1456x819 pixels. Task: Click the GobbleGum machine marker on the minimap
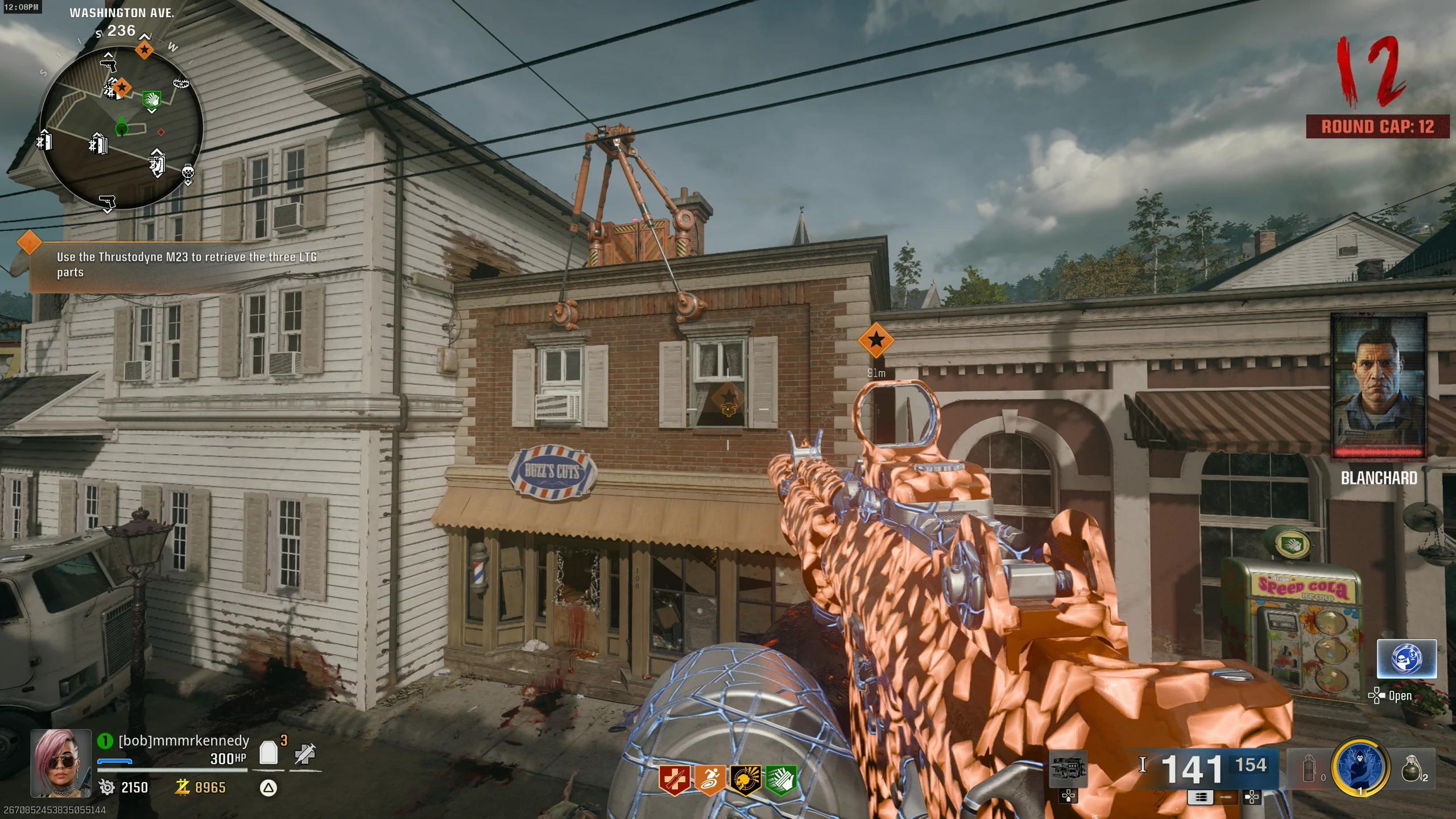[188, 172]
